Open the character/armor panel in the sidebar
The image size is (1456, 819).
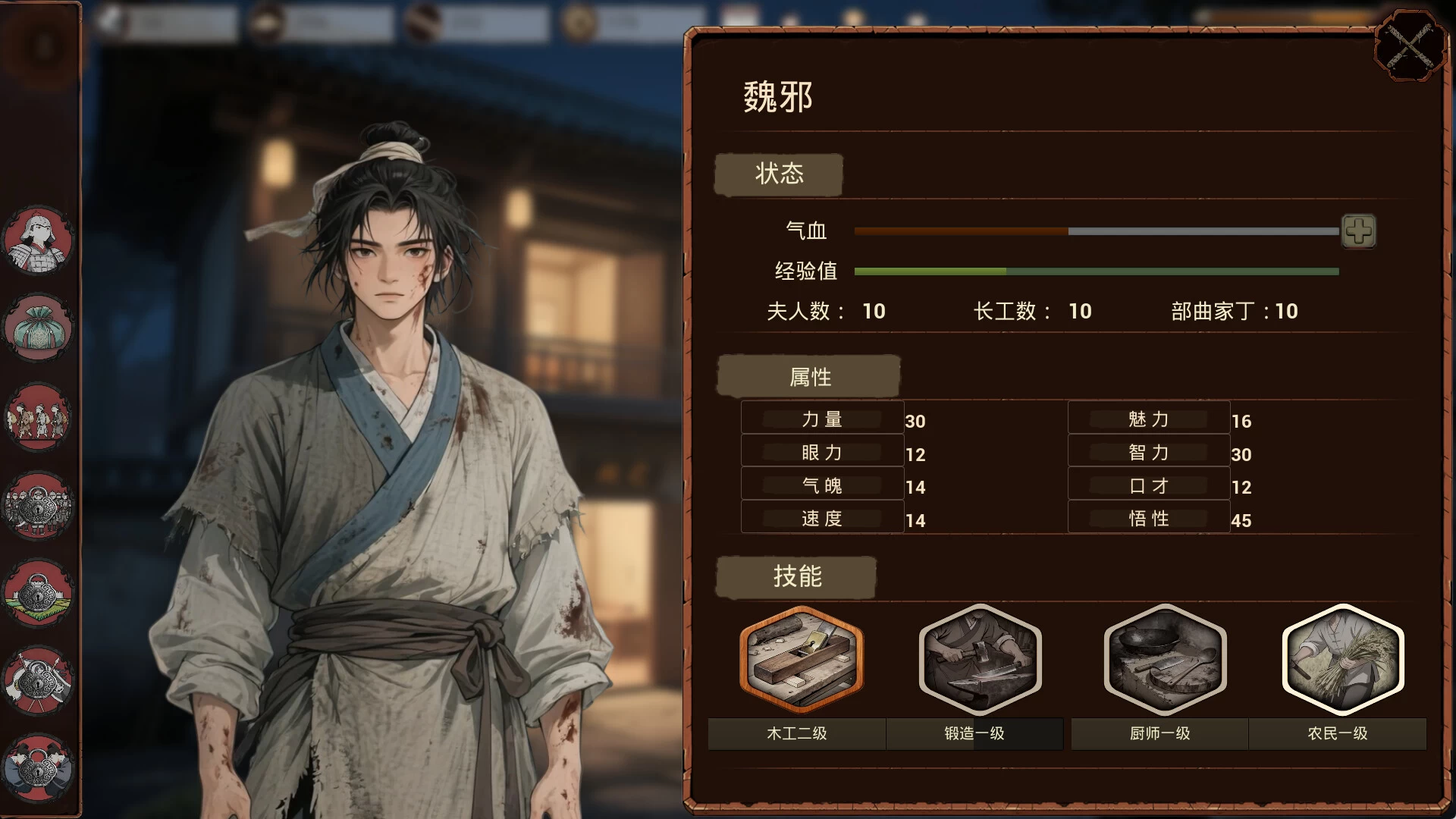coord(38,239)
